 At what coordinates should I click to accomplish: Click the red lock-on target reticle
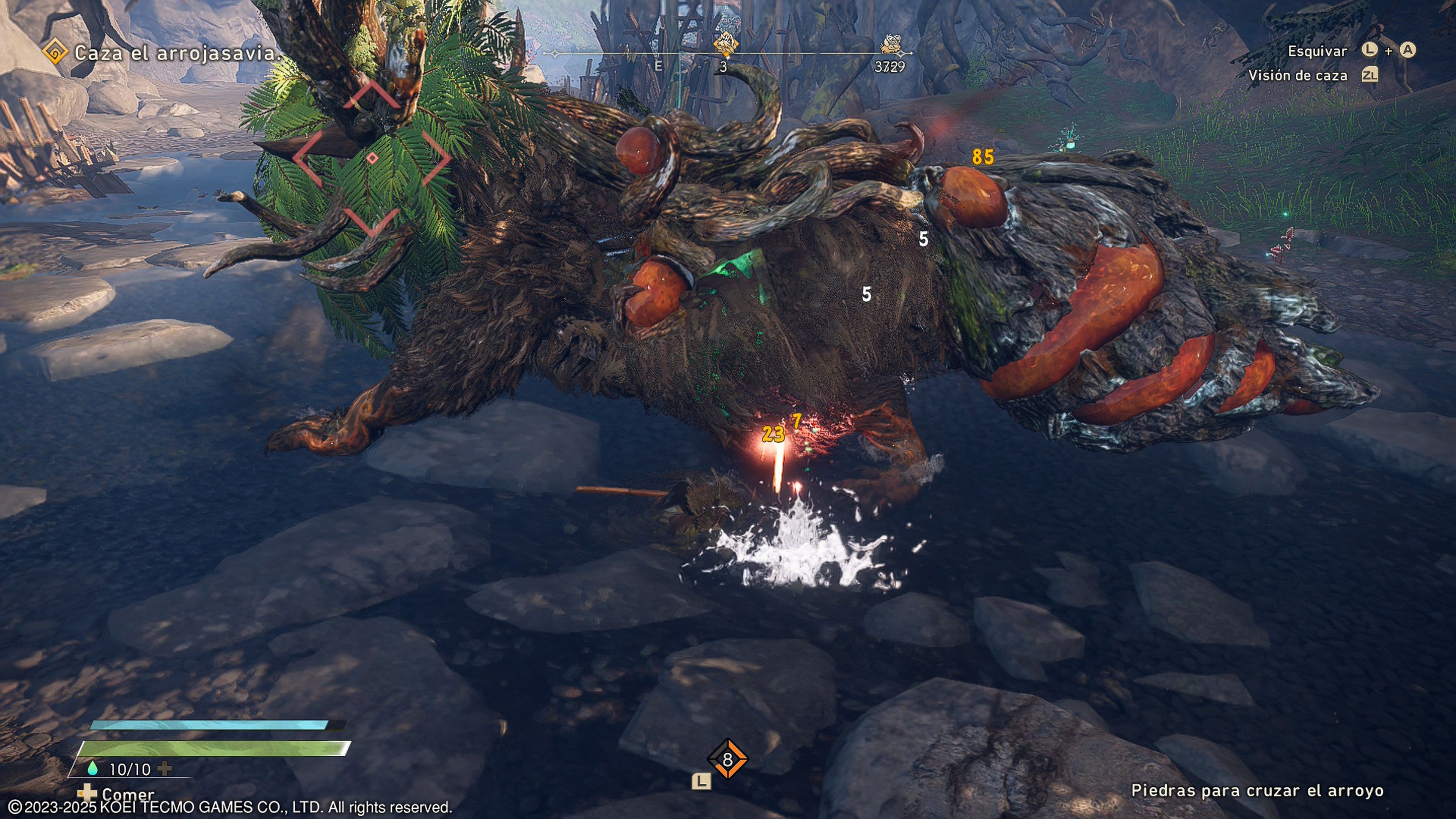[372, 158]
